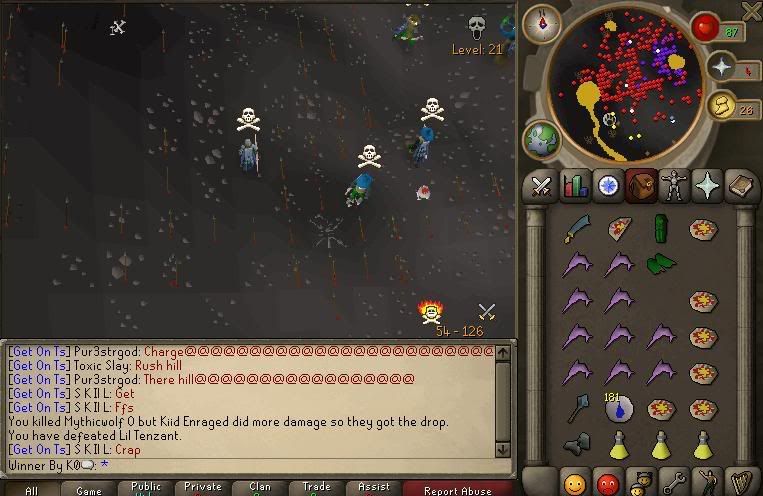763x496 pixels.
Task: Open the Prayer tab
Action: [710, 185]
